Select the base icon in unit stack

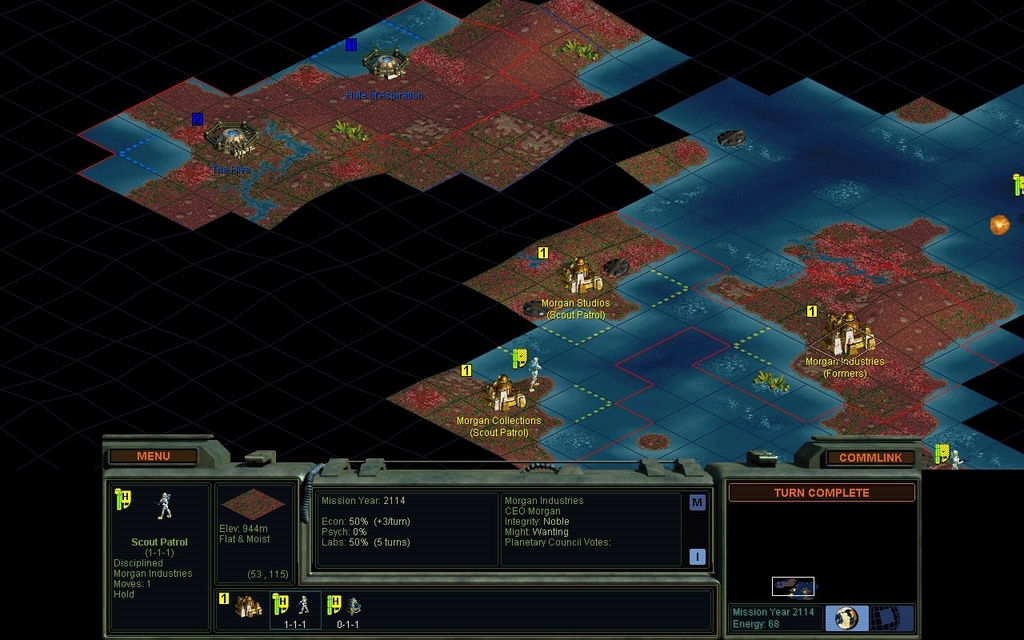coord(248,606)
